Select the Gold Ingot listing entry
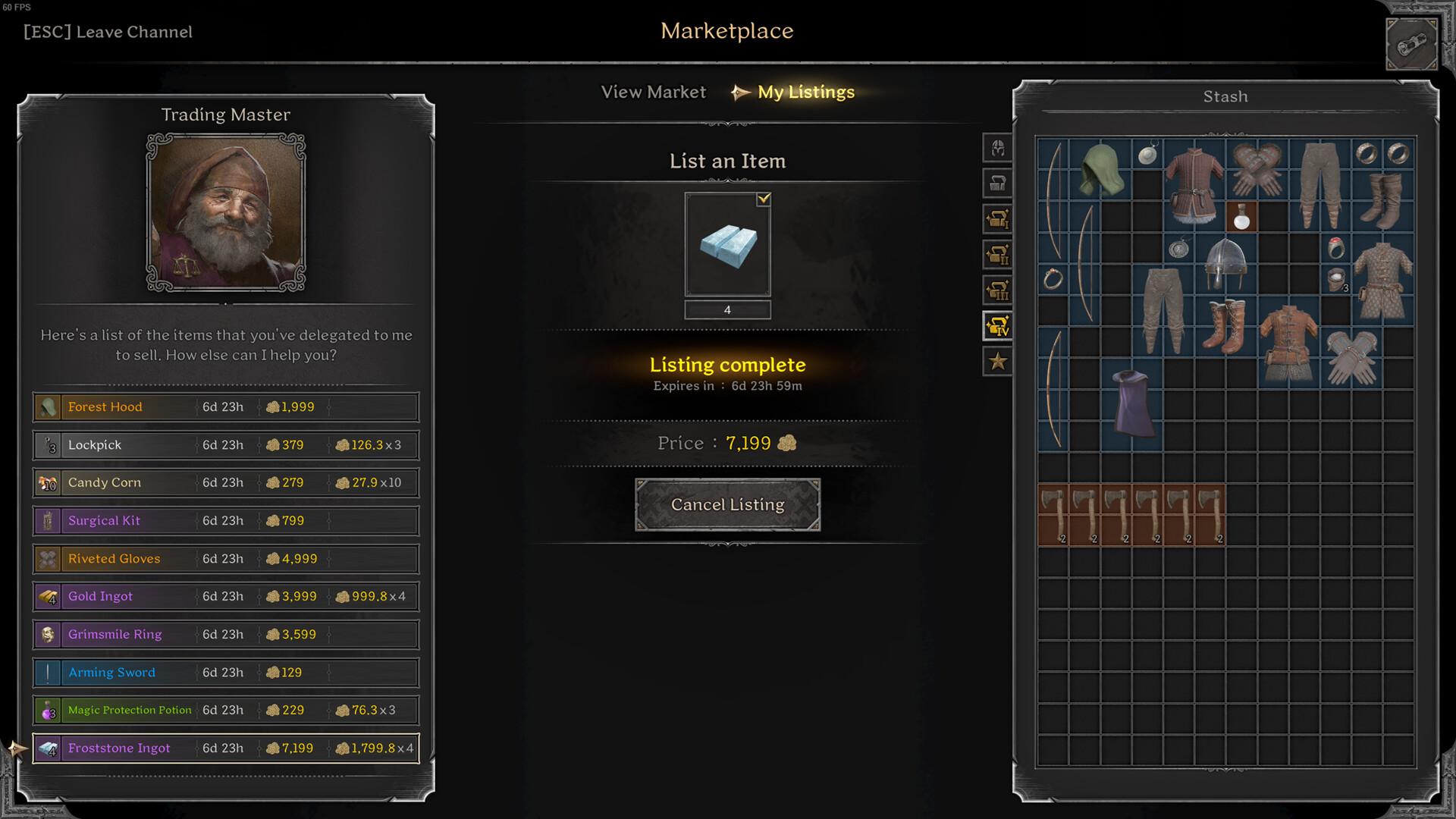This screenshot has width=1456, height=819. click(224, 596)
